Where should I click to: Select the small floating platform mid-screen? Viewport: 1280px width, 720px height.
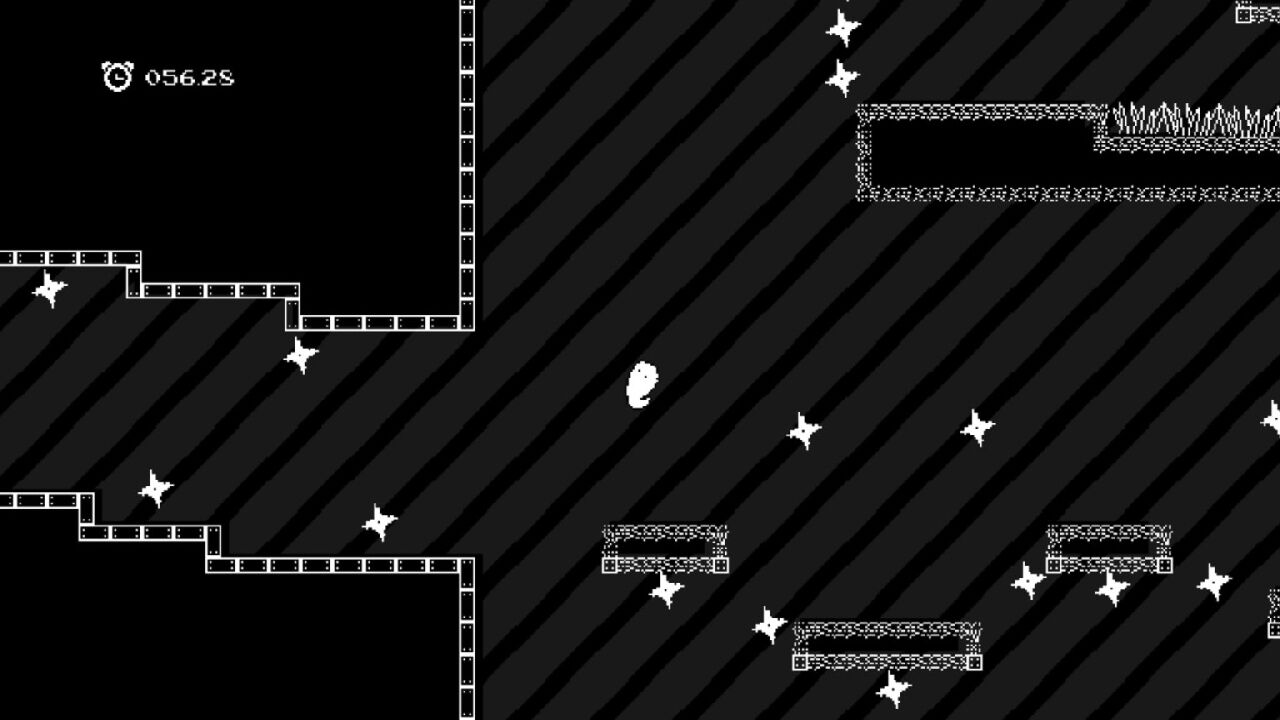[665, 548]
